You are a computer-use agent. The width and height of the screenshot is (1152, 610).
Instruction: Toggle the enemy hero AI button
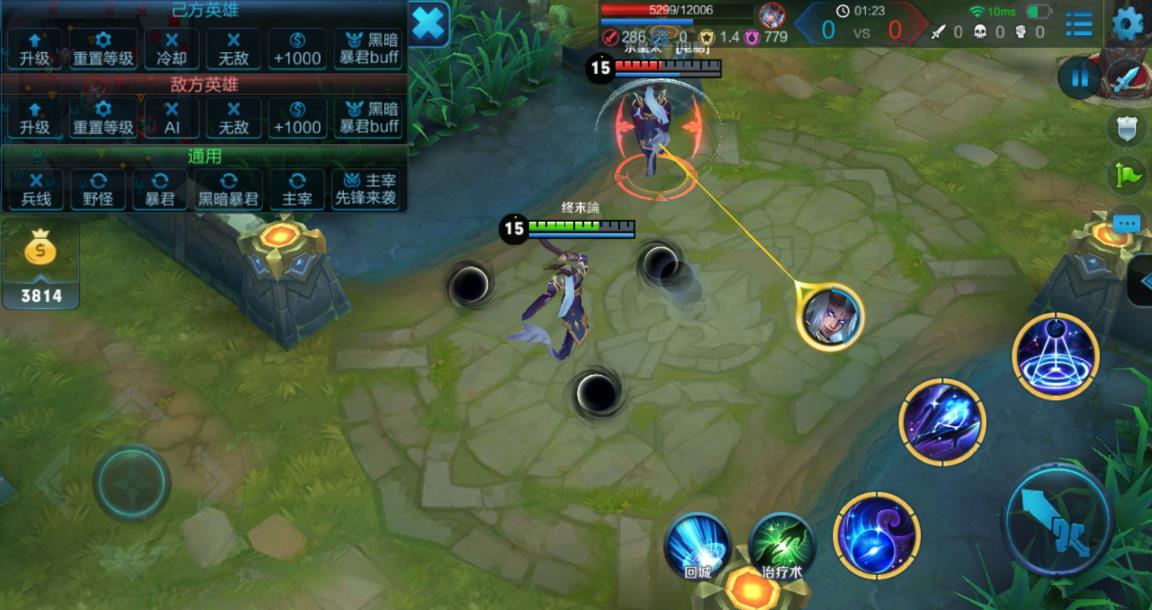[x=172, y=118]
